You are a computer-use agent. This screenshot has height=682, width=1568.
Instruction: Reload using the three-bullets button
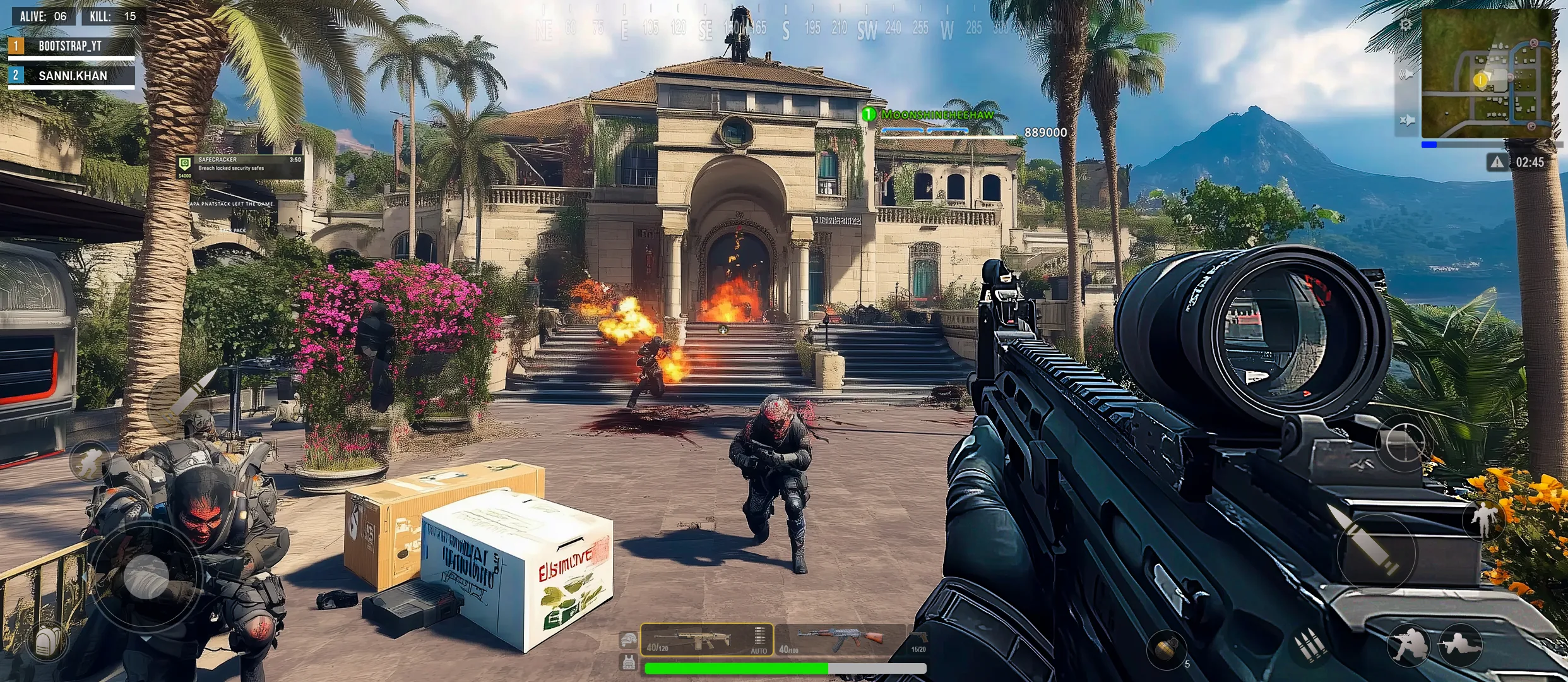(x=1311, y=646)
